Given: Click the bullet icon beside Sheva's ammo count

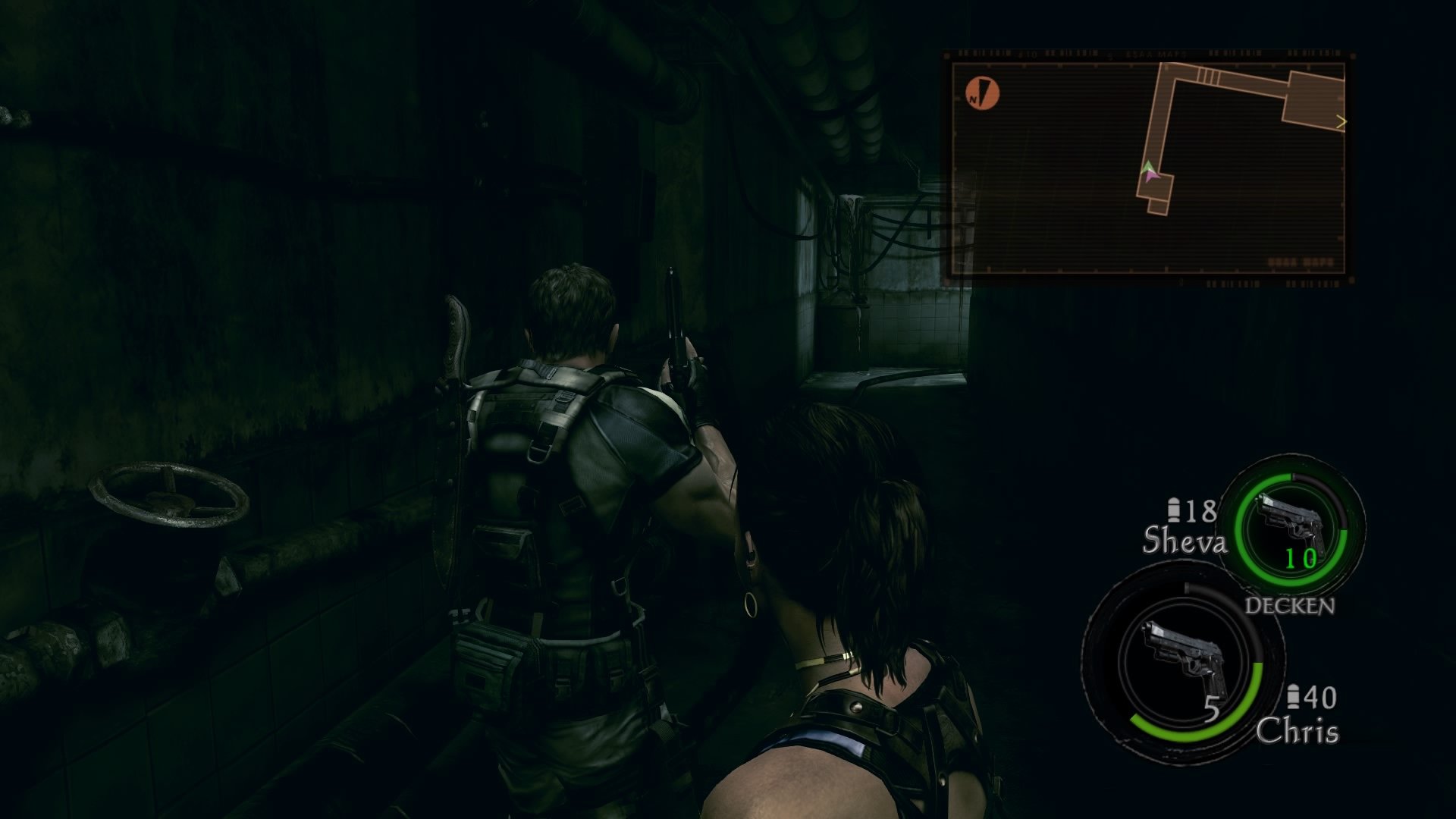Looking at the screenshot, I should (1175, 510).
